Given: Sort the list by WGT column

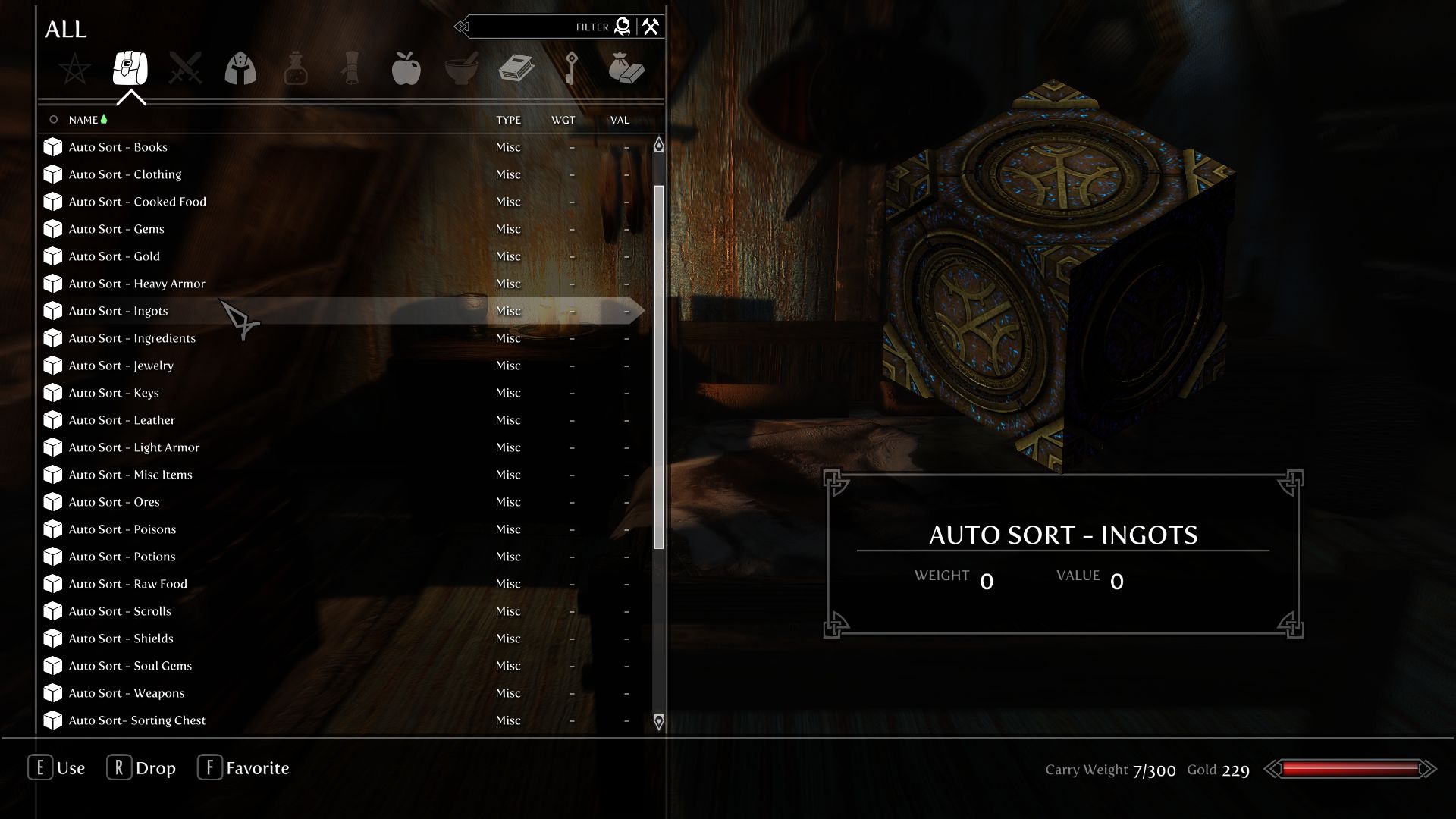Looking at the screenshot, I should coord(563,120).
